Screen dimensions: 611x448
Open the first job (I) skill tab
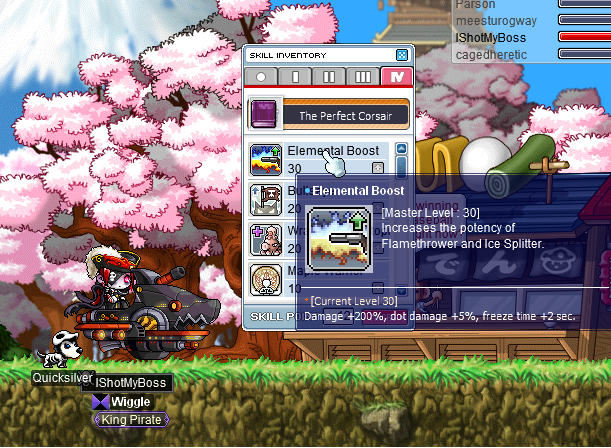pyautogui.click(x=295, y=77)
